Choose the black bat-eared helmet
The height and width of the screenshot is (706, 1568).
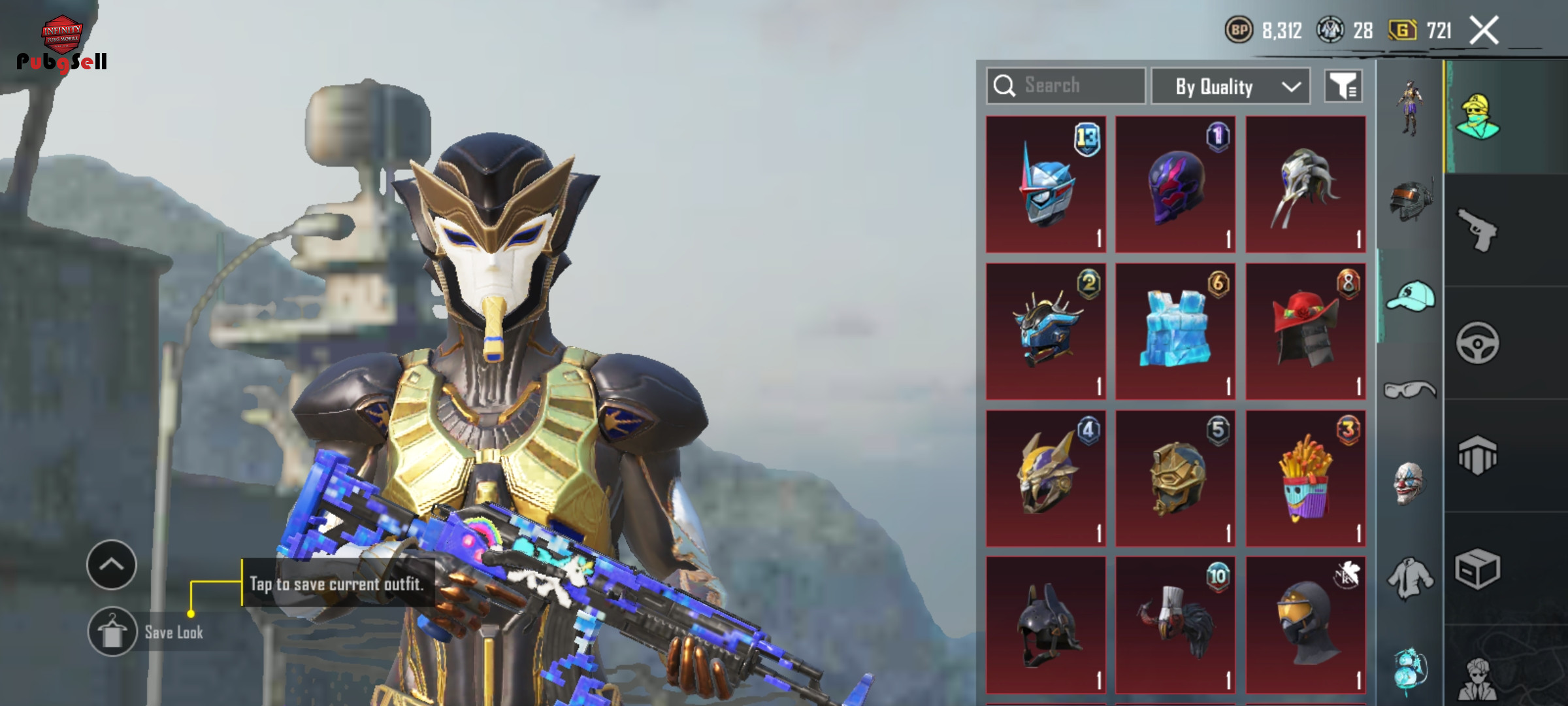tap(1045, 625)
